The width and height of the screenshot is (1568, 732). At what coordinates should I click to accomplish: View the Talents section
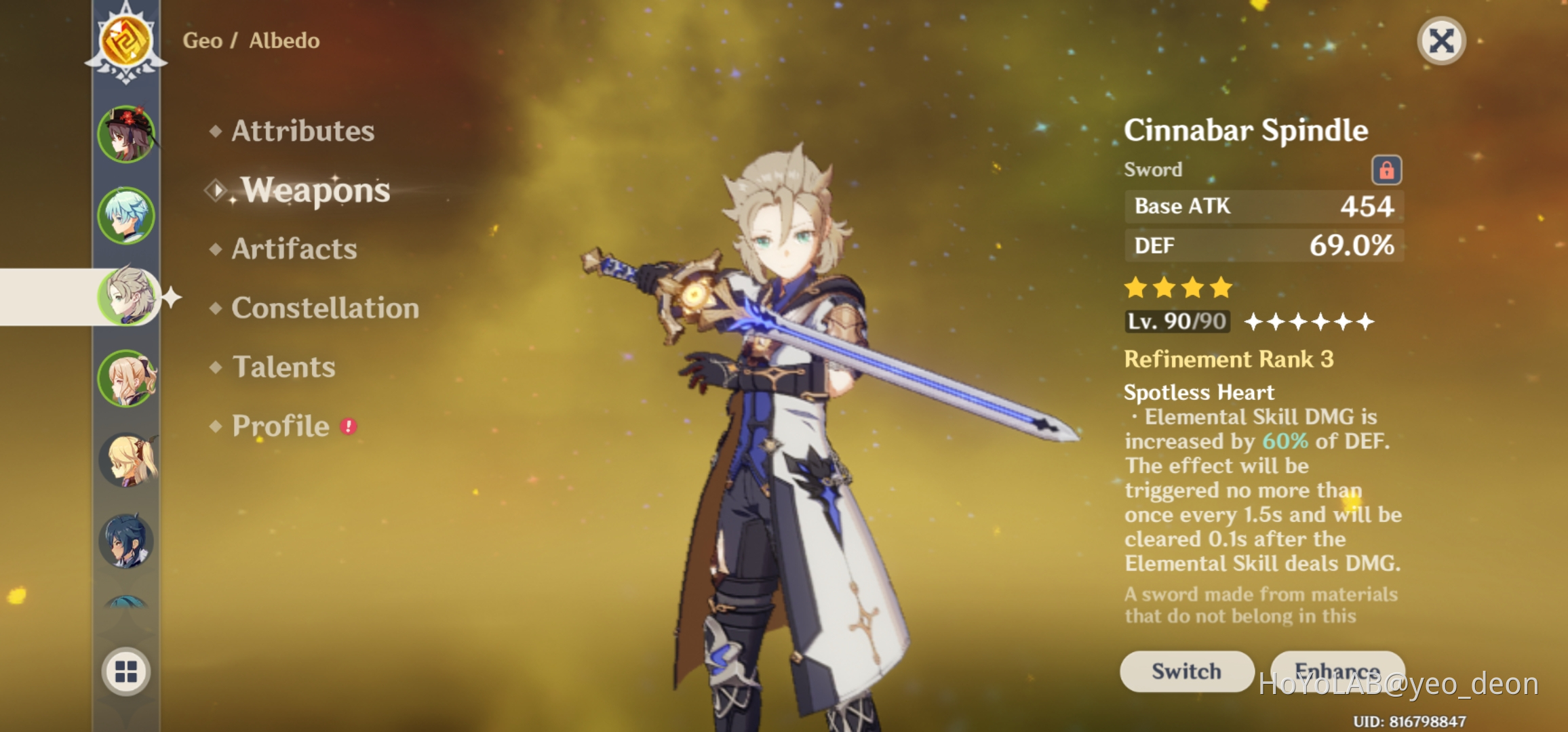point(281,367)
